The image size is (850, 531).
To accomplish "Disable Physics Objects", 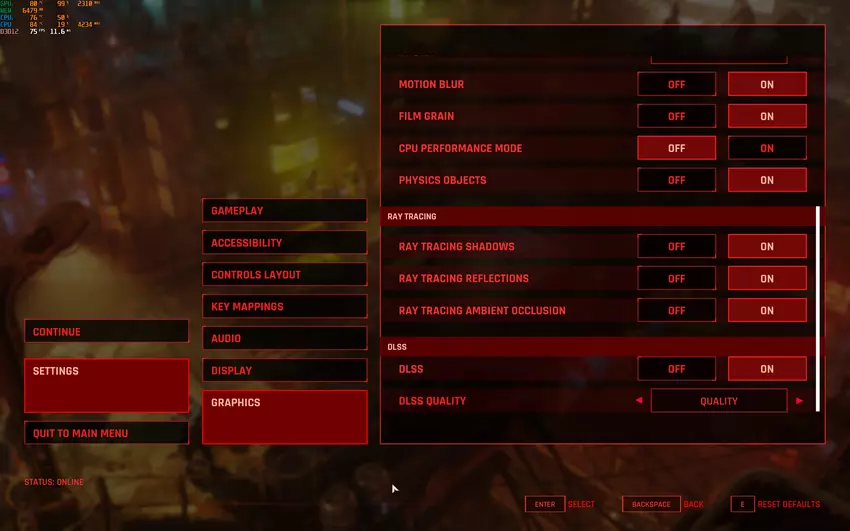I will 676,181.
